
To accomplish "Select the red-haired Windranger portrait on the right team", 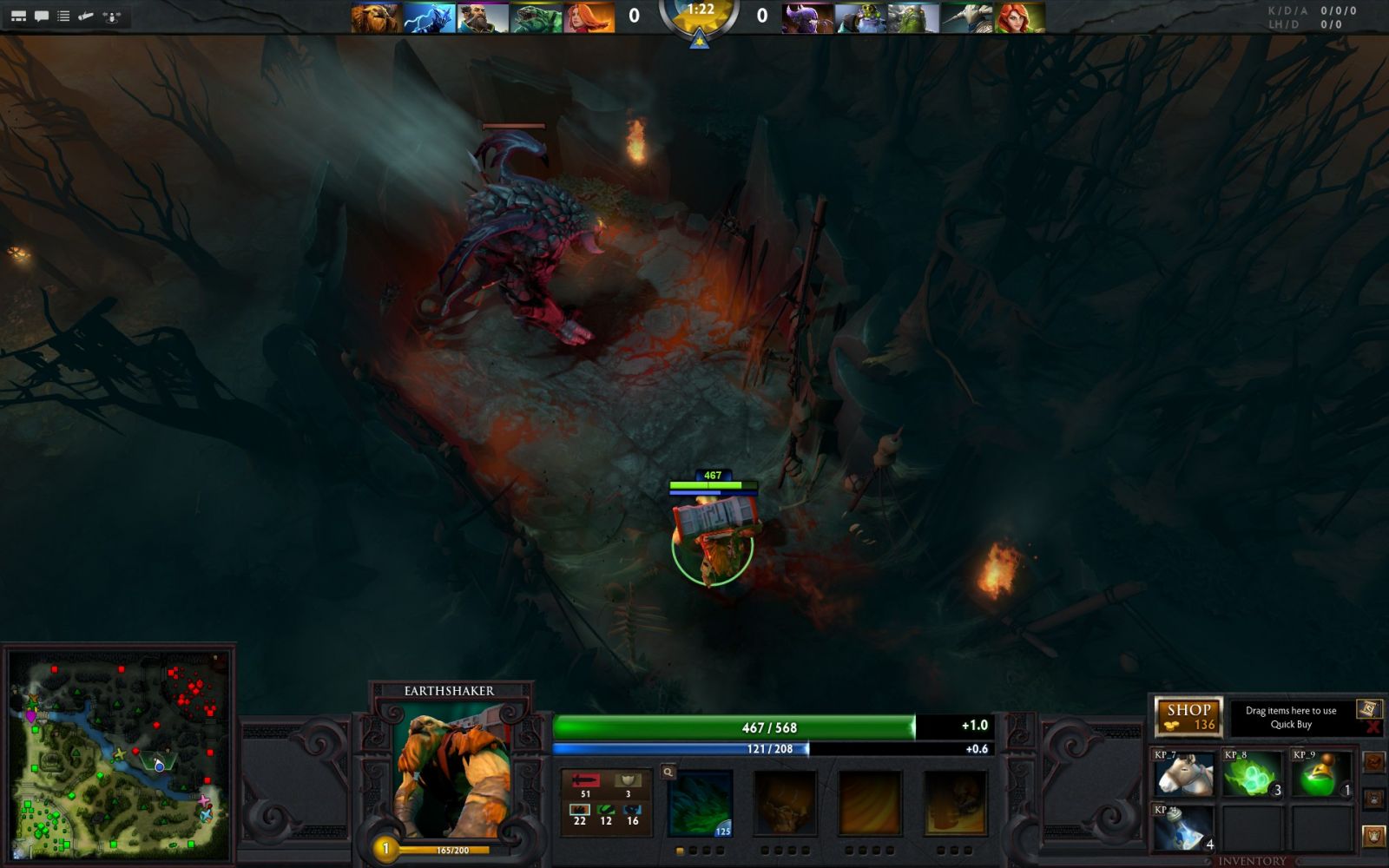I will [x=1019, y=17].
